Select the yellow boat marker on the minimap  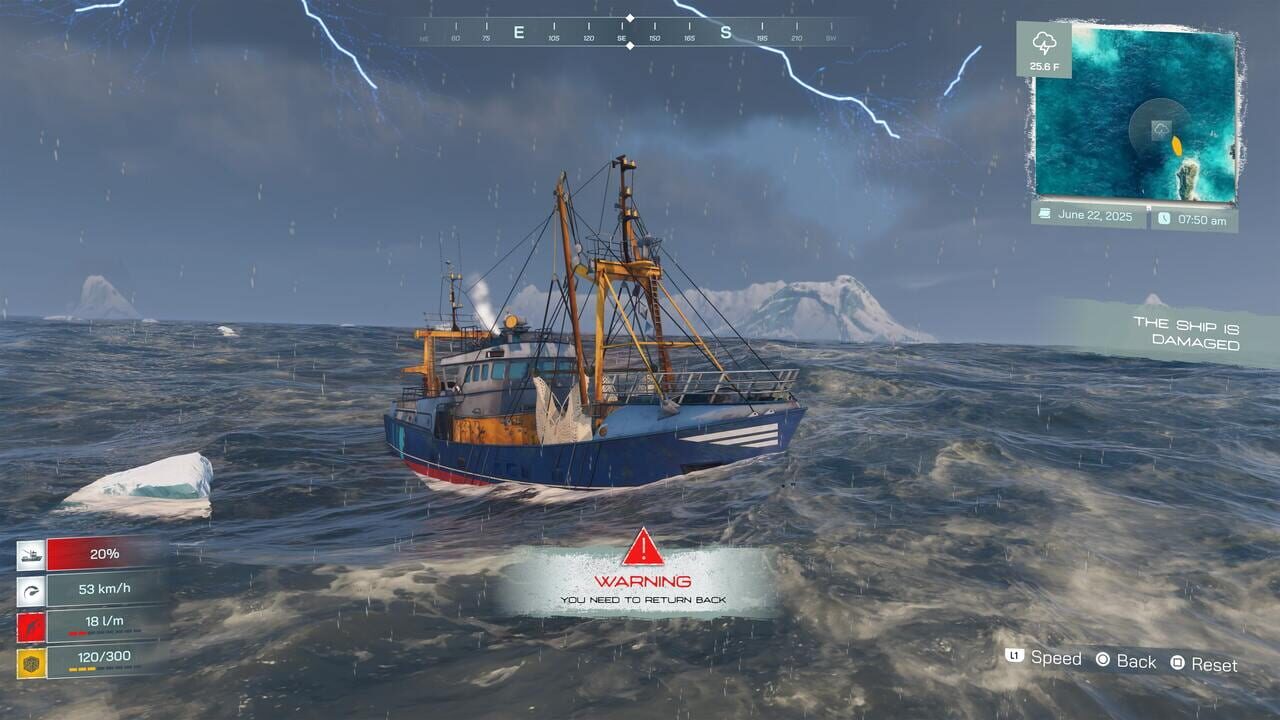tap(1177, 145)
